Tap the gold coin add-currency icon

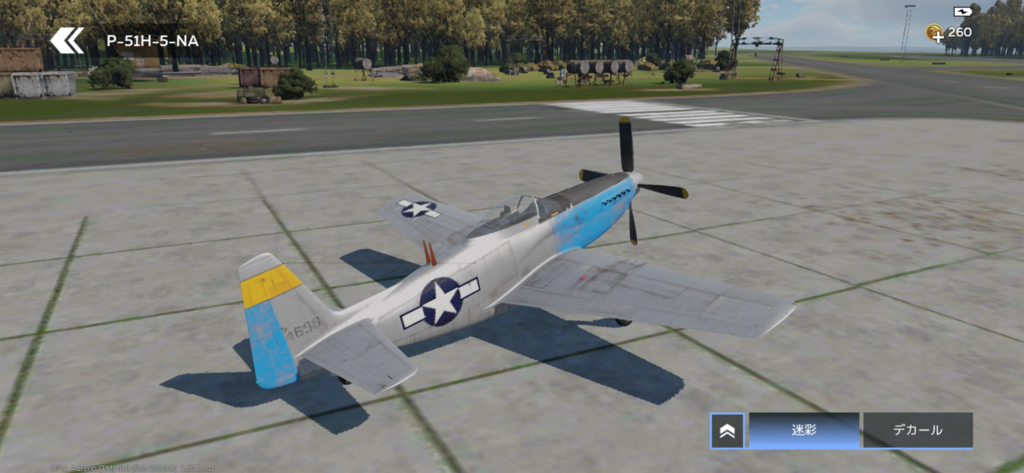pyautogui.click(x=935, y=33)
